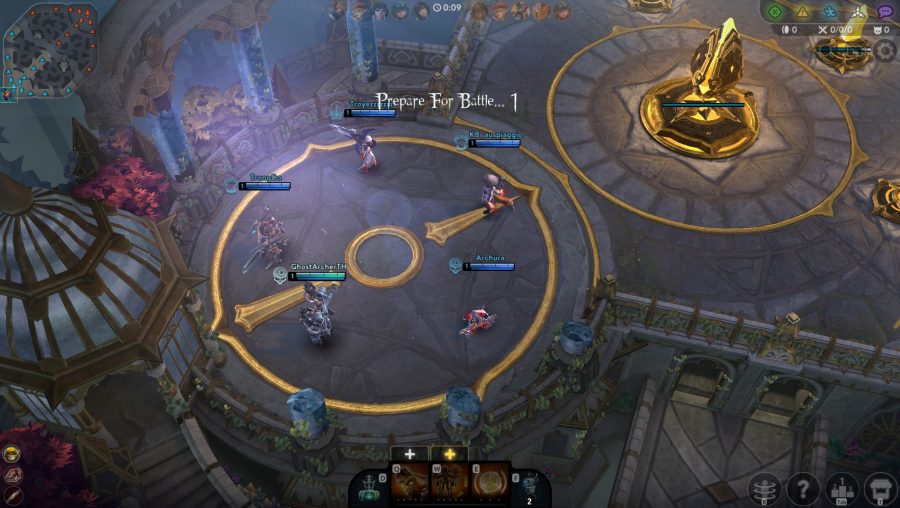Send the yellow warning triangle ping

tap(802, 12)
